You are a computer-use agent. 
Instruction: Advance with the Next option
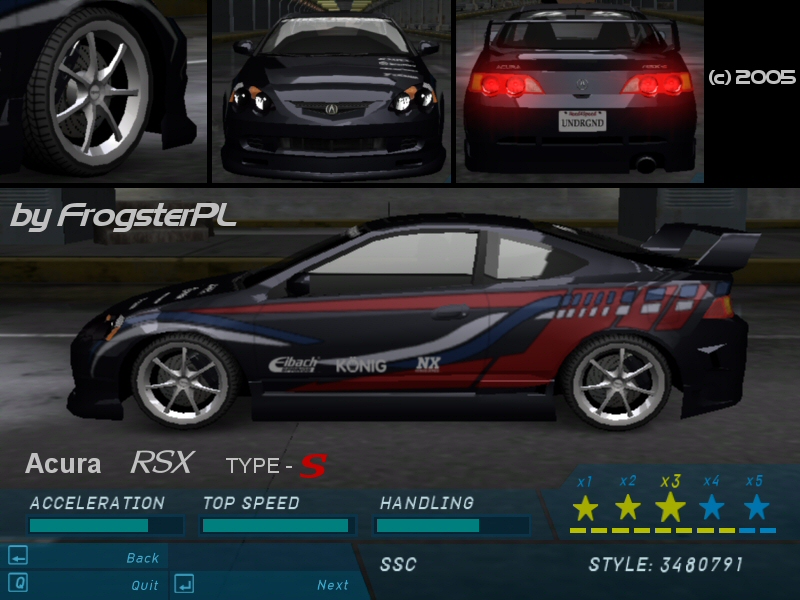point(333,585)
